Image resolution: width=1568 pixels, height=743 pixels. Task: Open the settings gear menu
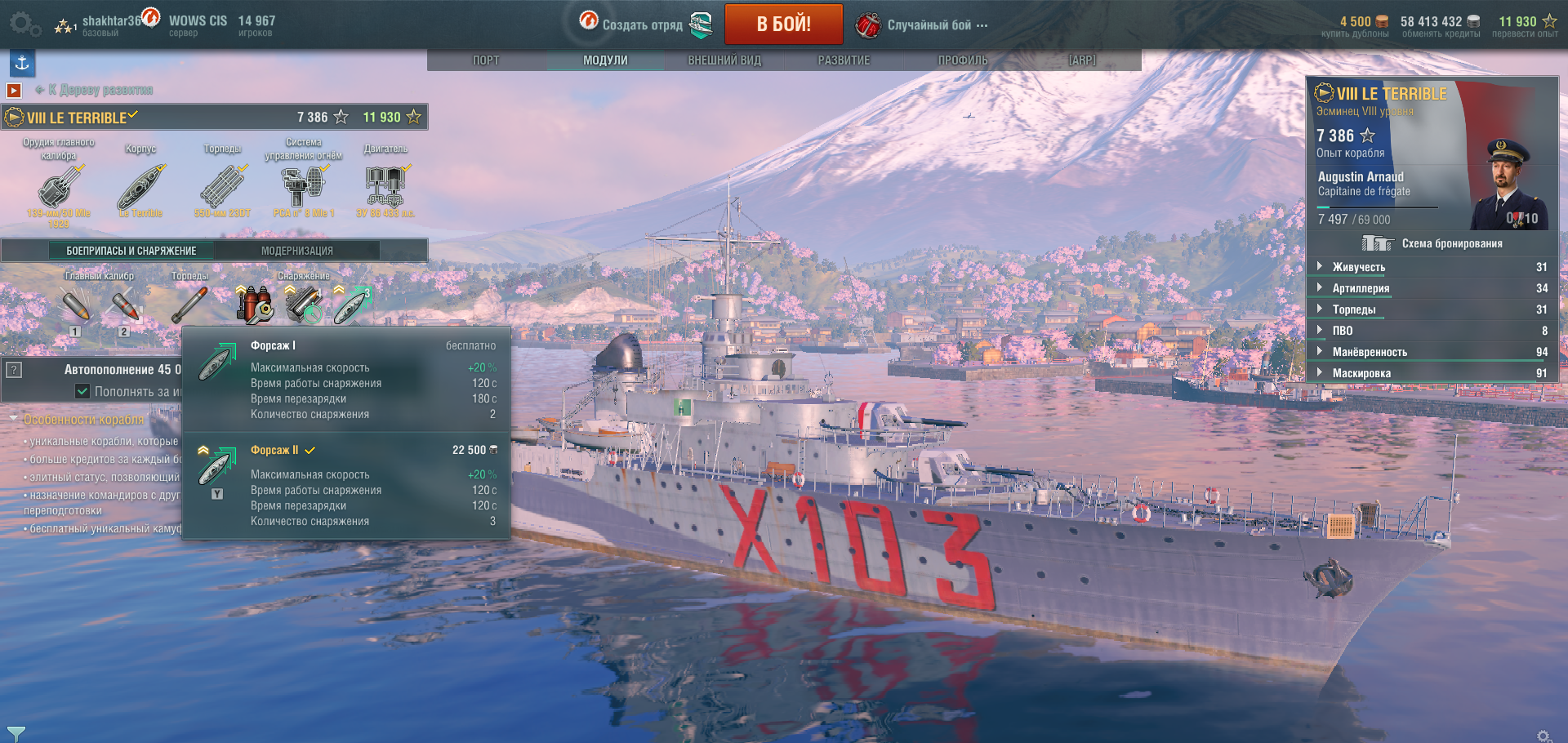pos(22,23)
